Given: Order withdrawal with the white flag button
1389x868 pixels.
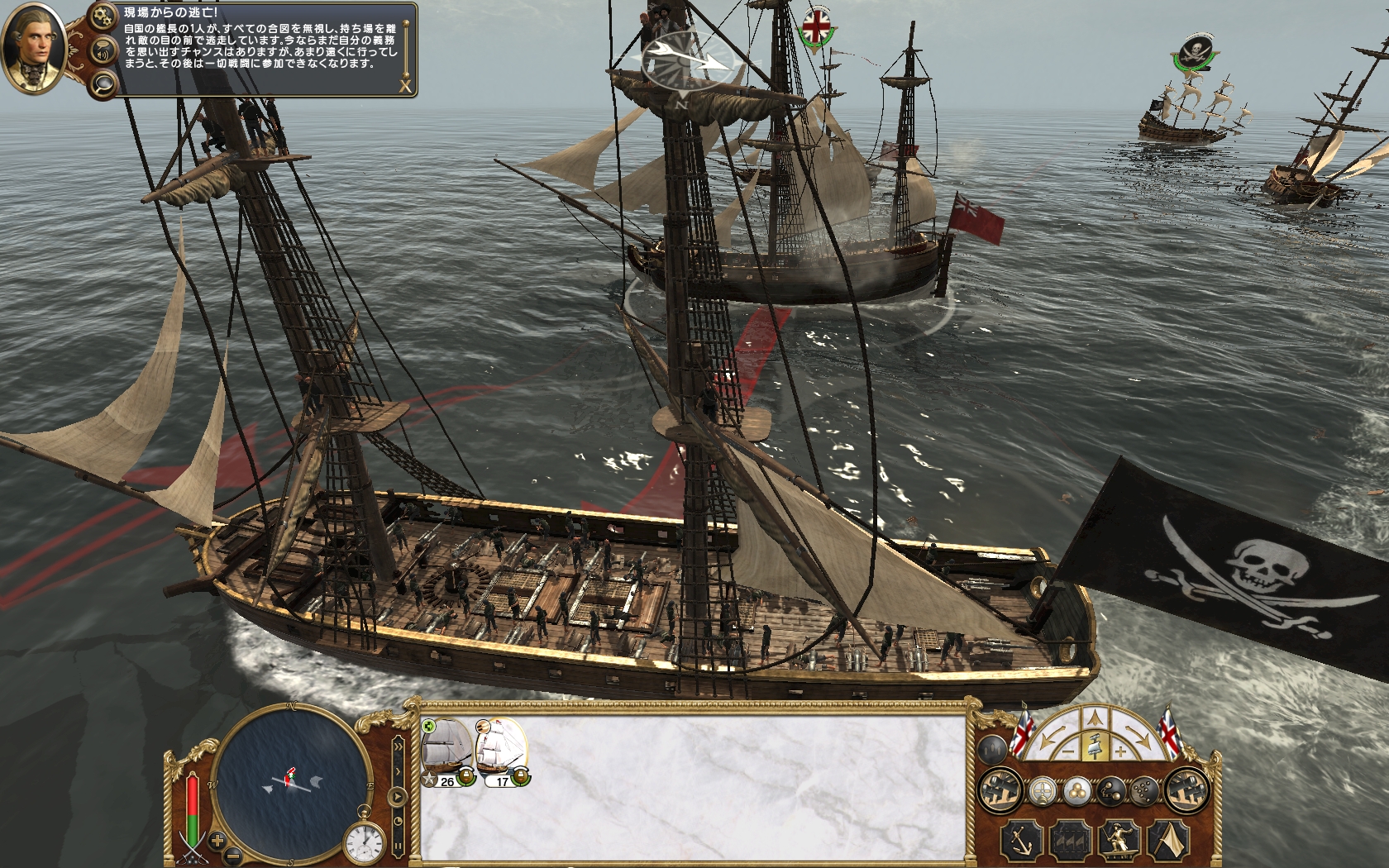Looking at the screenshot, I should (1168, 839).
